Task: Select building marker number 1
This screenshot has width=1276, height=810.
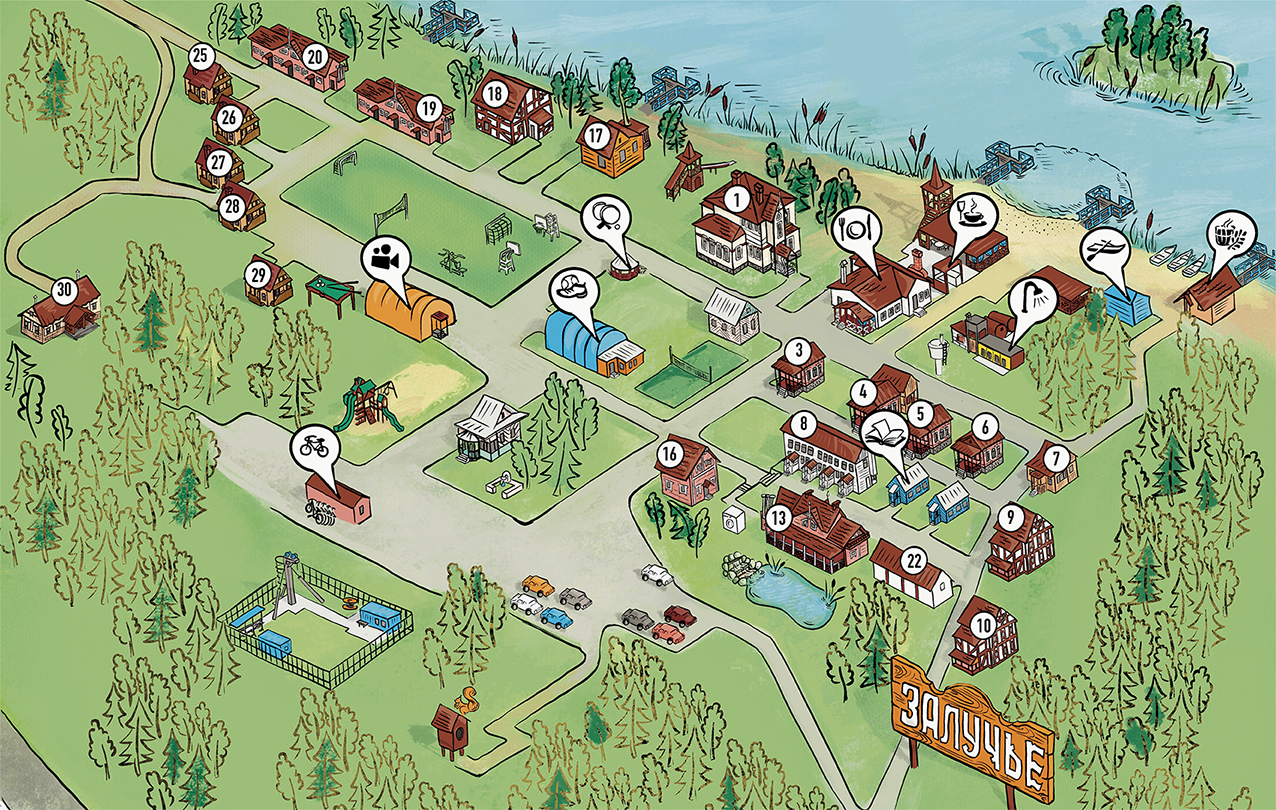Action: (x=737, y=199)
